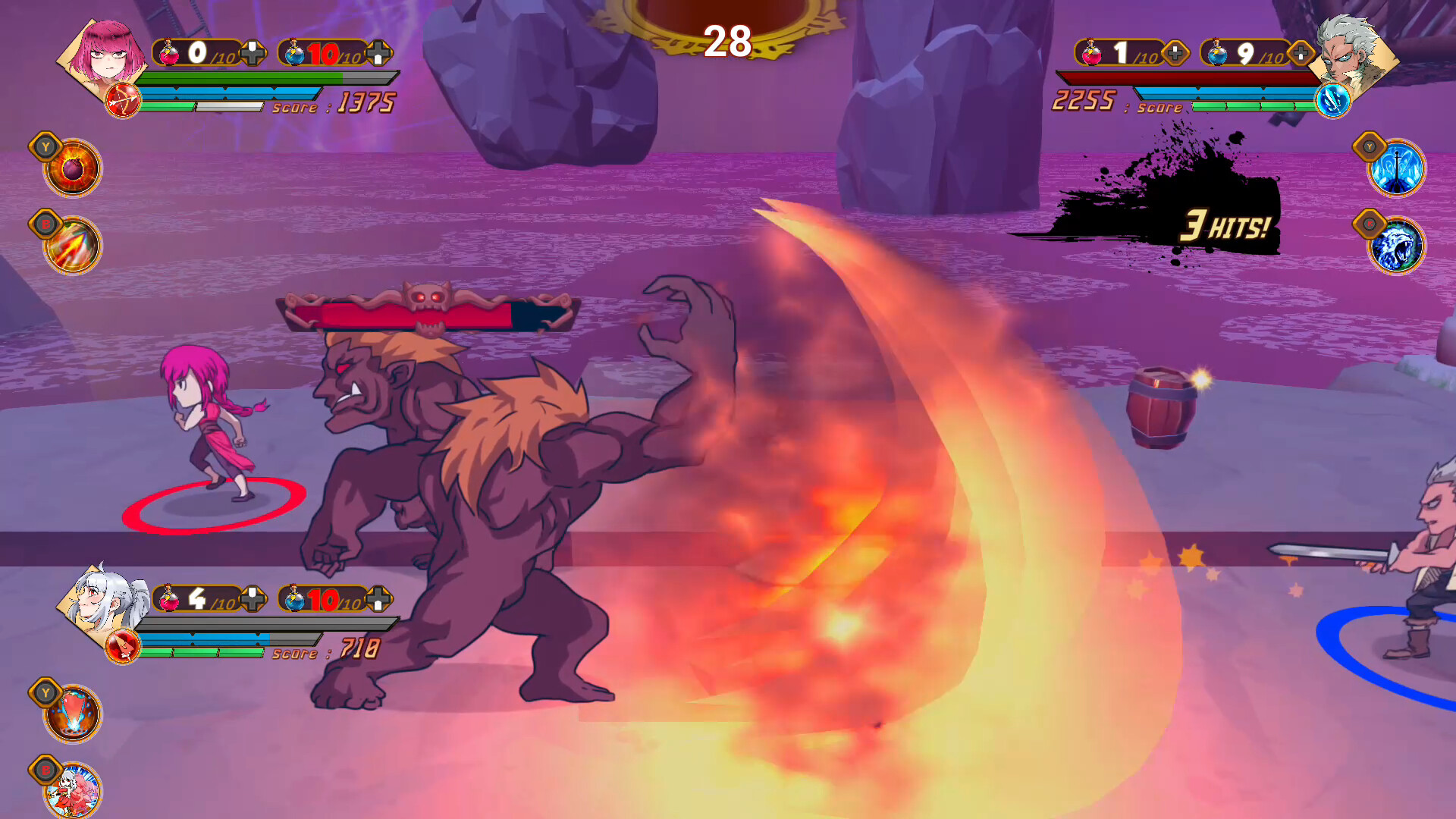Screen dimensions: 1456x819
Task: Click the blue sword emblem beside the white-haired portrait
Action: 1333,101
